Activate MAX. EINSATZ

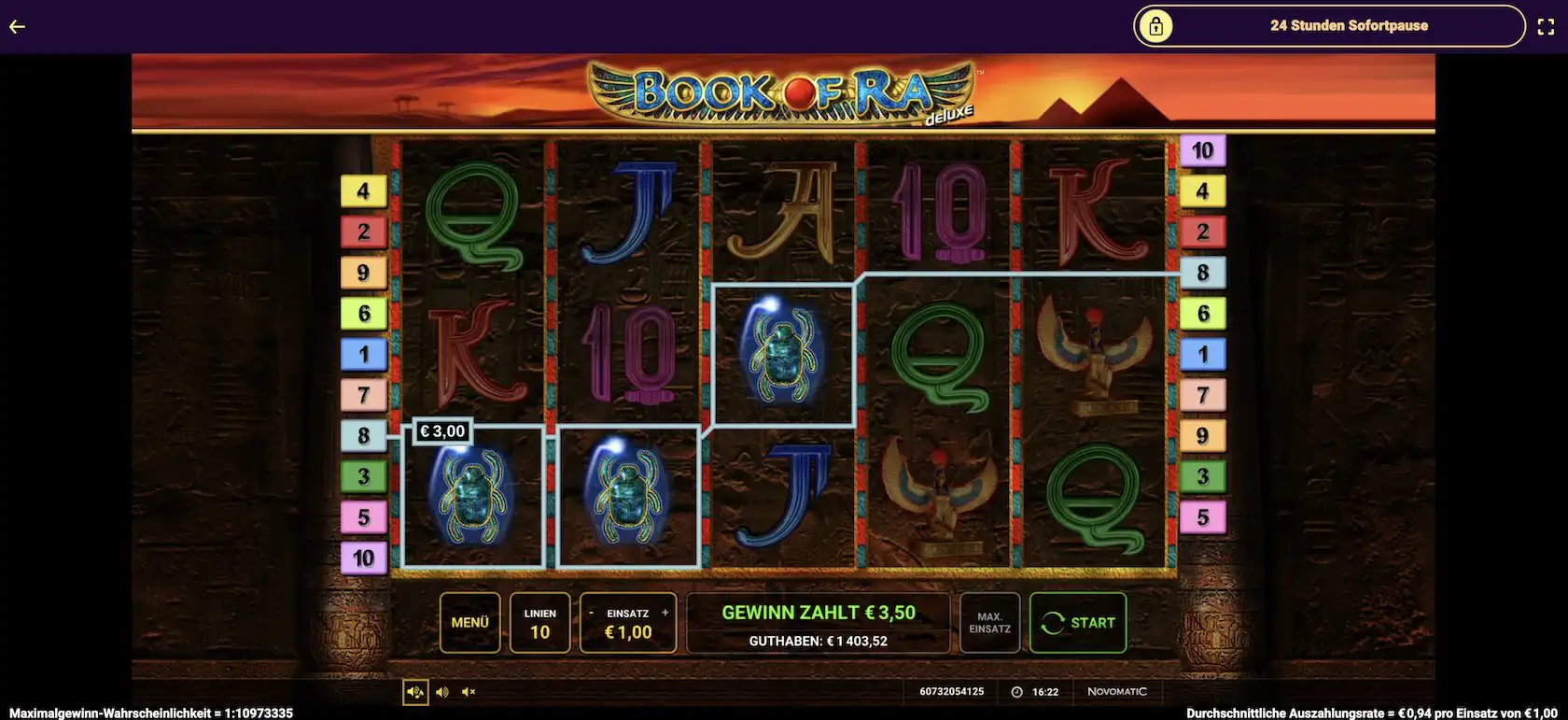click(x=989, y=623)
